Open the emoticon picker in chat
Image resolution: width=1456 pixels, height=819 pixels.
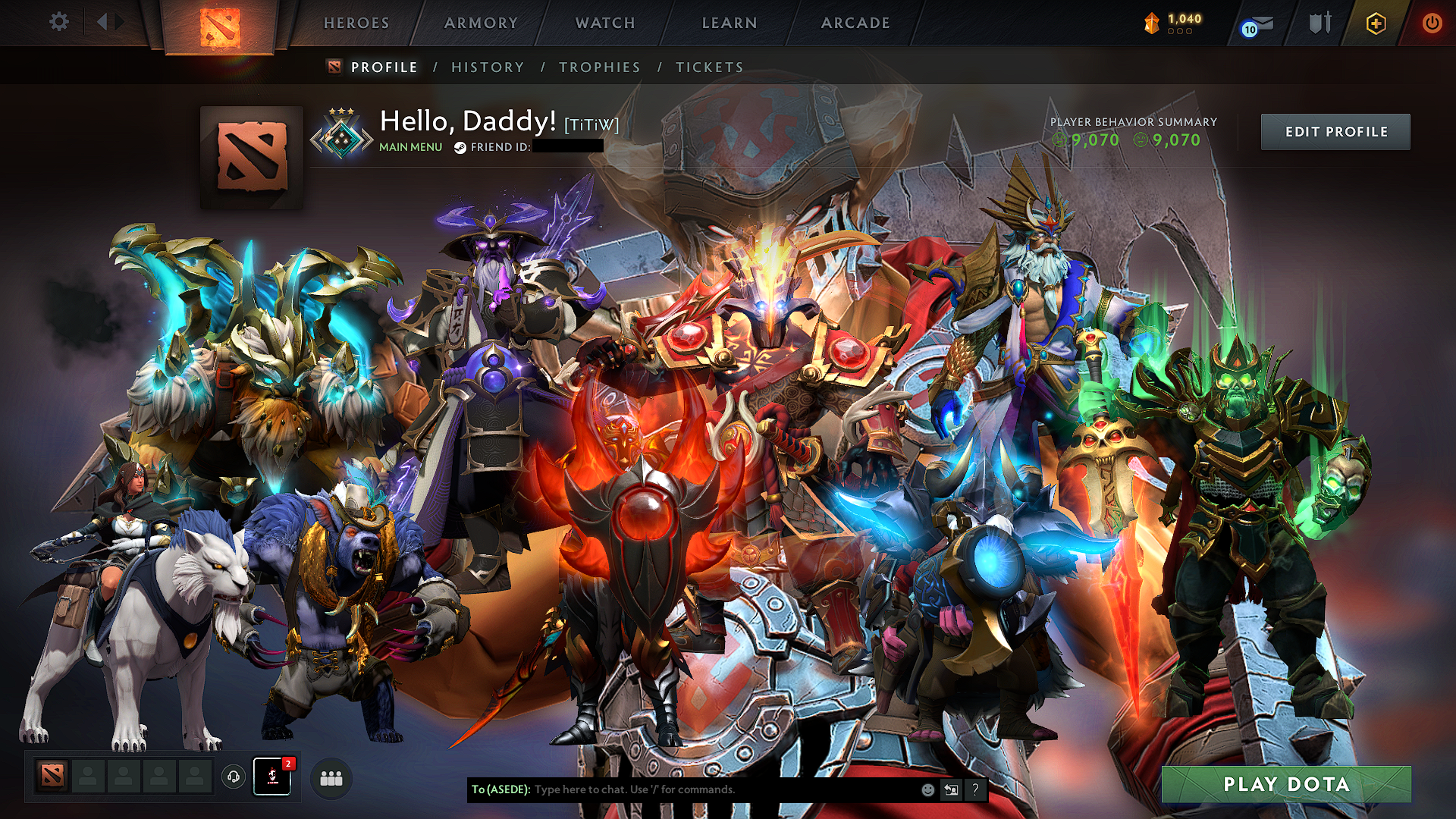point(927,789)
